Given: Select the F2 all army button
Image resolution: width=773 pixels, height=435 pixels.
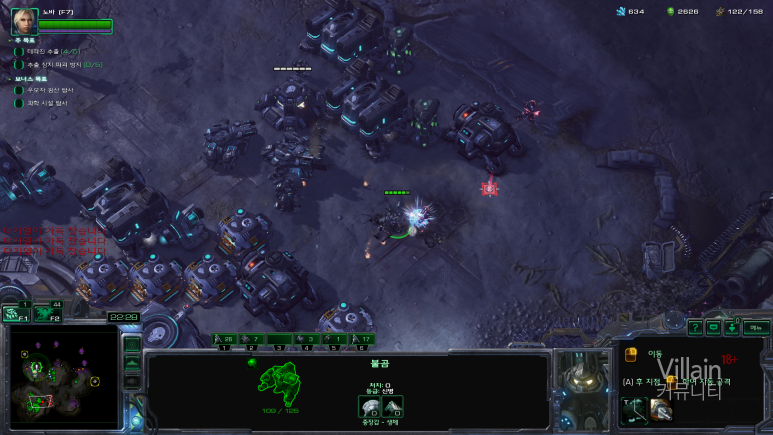Looking at the screenshot, I should click(45, 313).
